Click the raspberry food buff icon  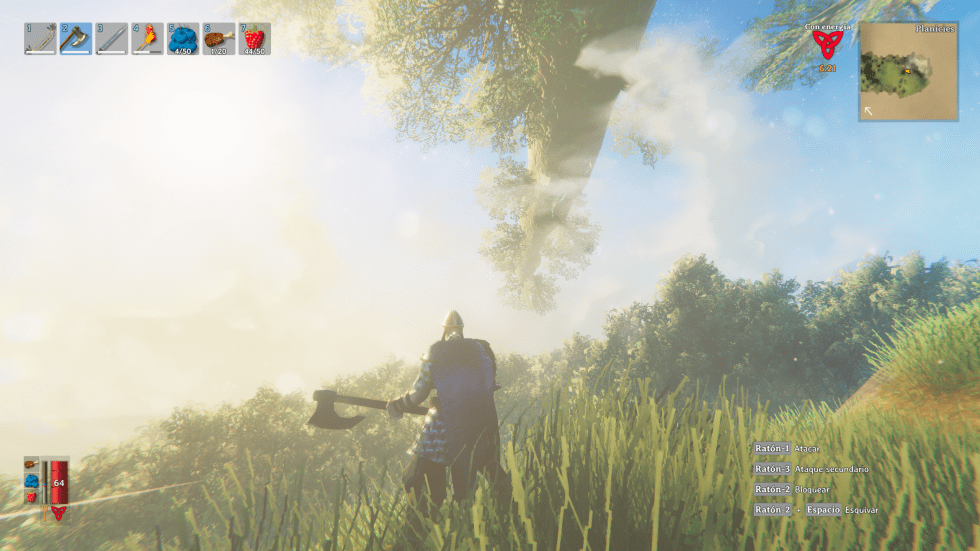point(32,496)
